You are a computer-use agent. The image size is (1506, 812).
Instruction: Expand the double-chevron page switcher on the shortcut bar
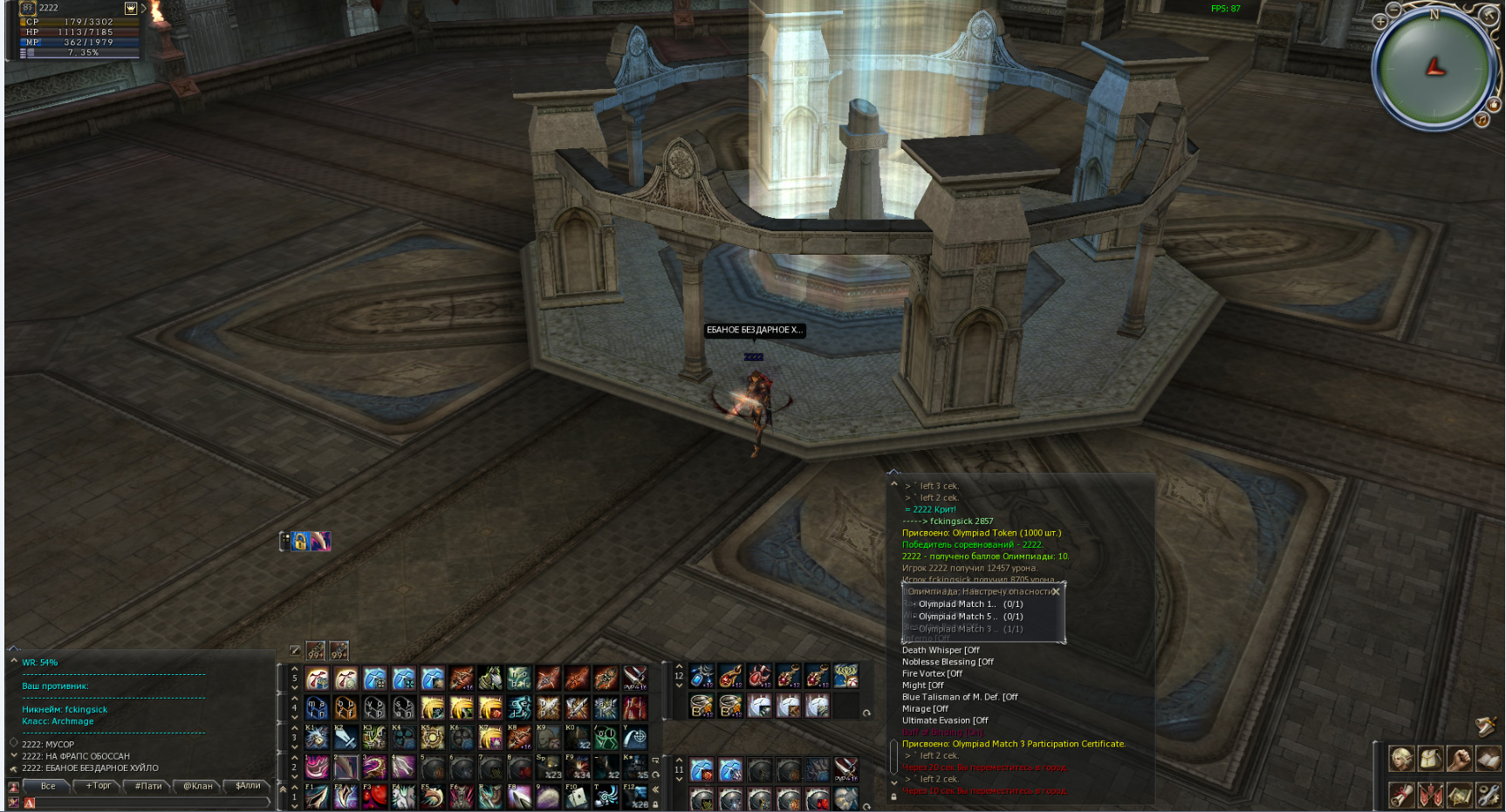pos(656,787)
